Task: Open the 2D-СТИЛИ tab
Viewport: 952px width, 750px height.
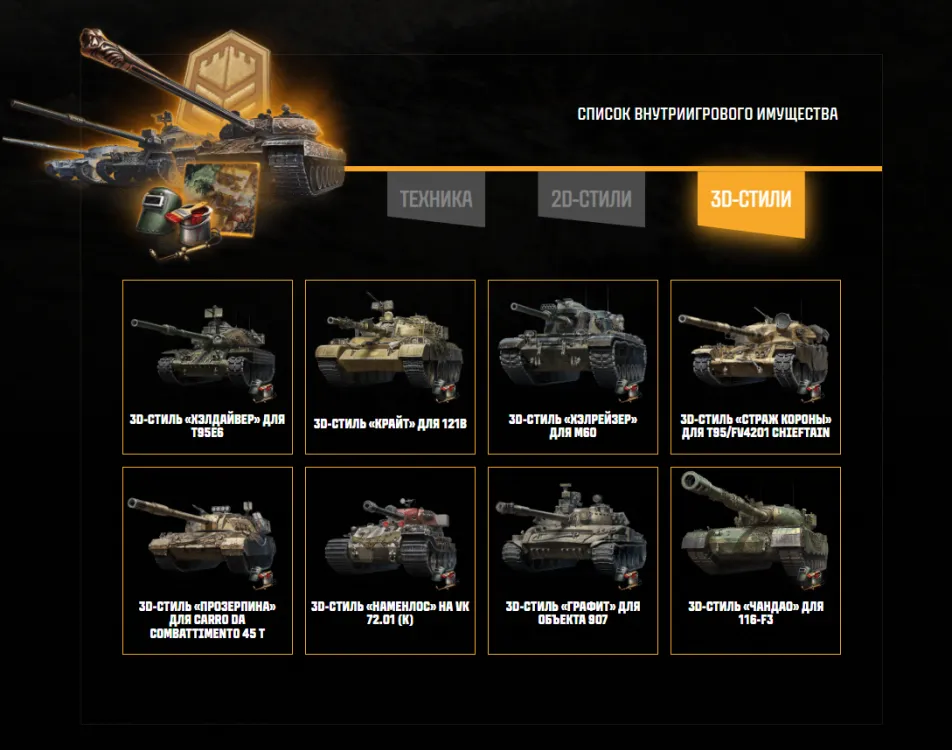Action: (x=591, y=198)
